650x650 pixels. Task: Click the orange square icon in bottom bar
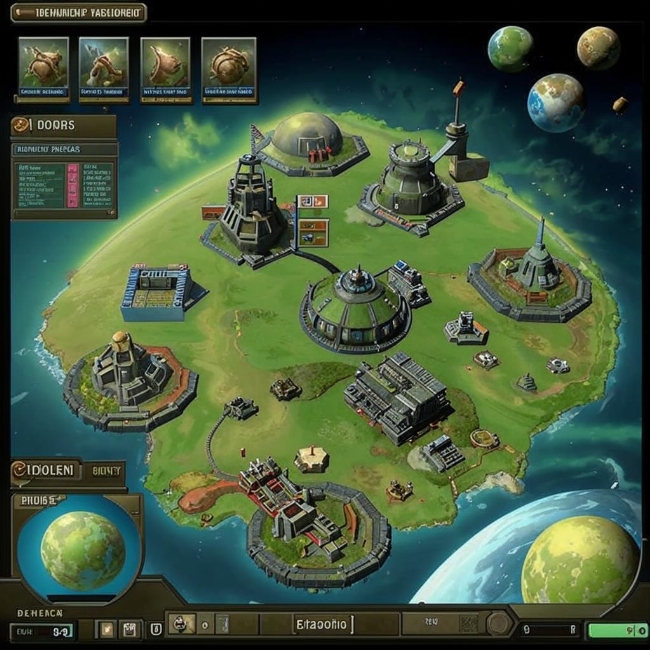tap(108, 629)
